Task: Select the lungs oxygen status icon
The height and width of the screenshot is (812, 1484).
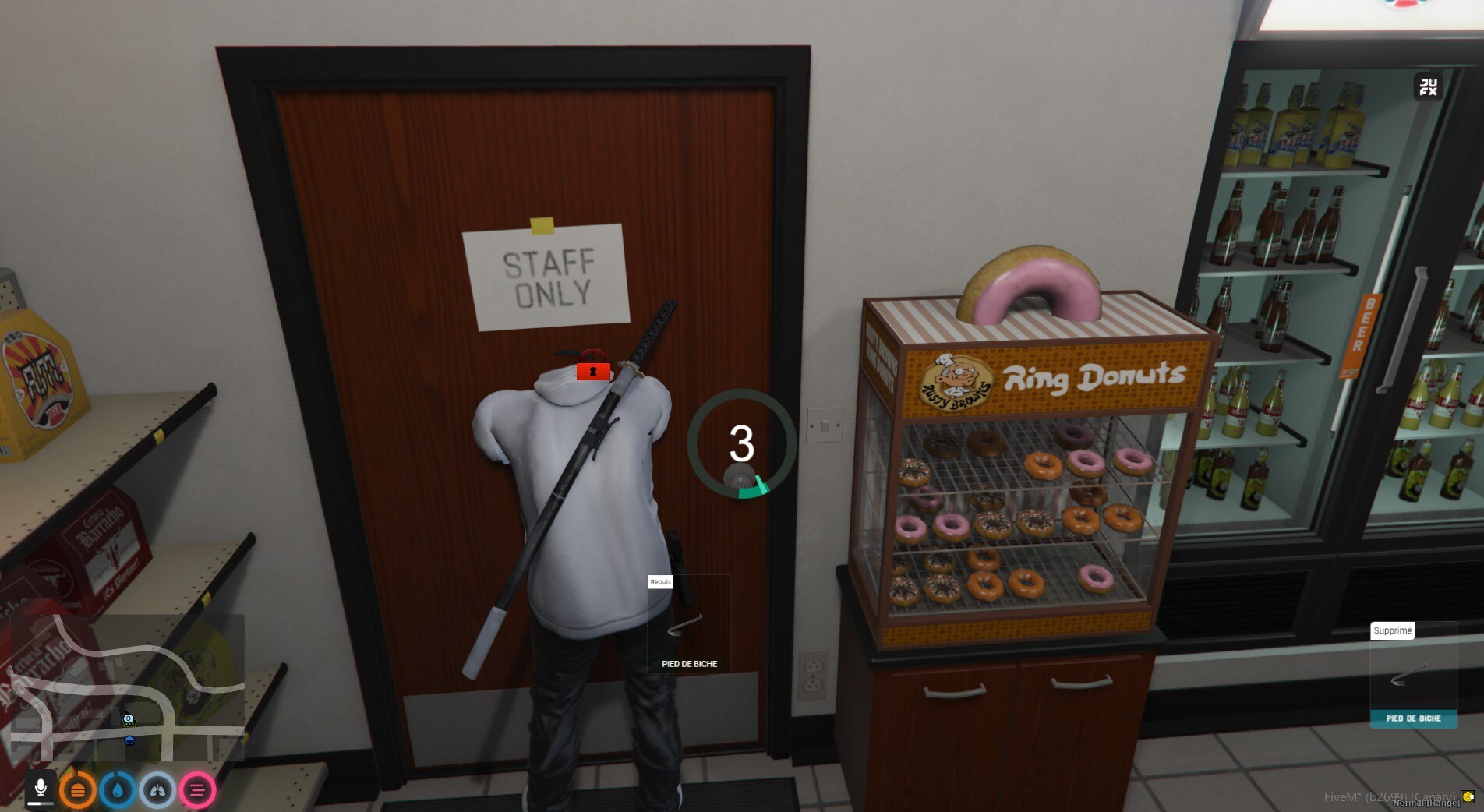Action: pyautogui.click(x=157, y=790)
